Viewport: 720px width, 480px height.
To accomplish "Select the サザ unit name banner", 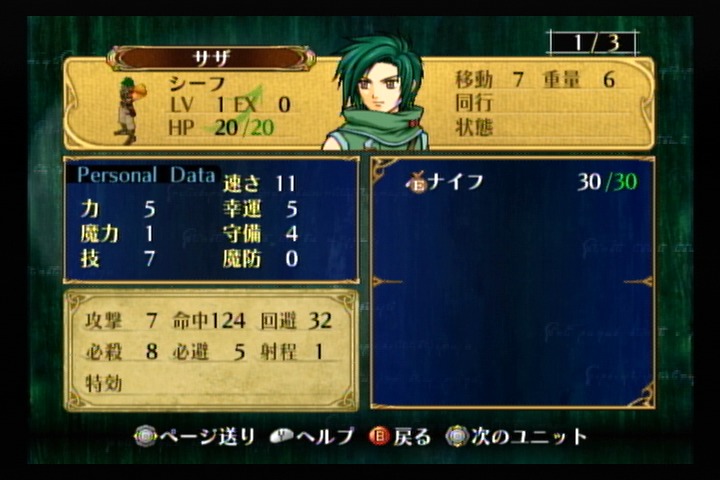I will (211, 58).
